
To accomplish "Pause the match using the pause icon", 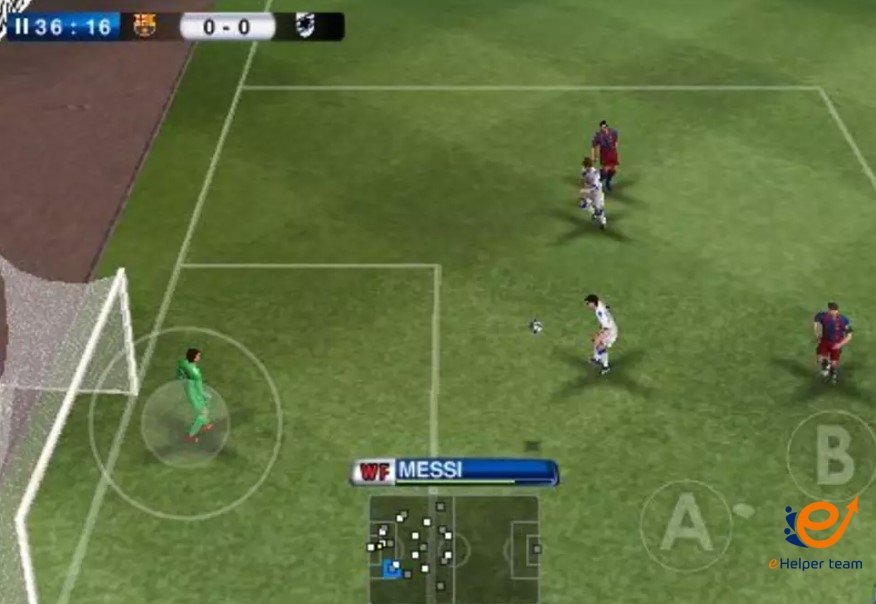I will coord(21,27).
